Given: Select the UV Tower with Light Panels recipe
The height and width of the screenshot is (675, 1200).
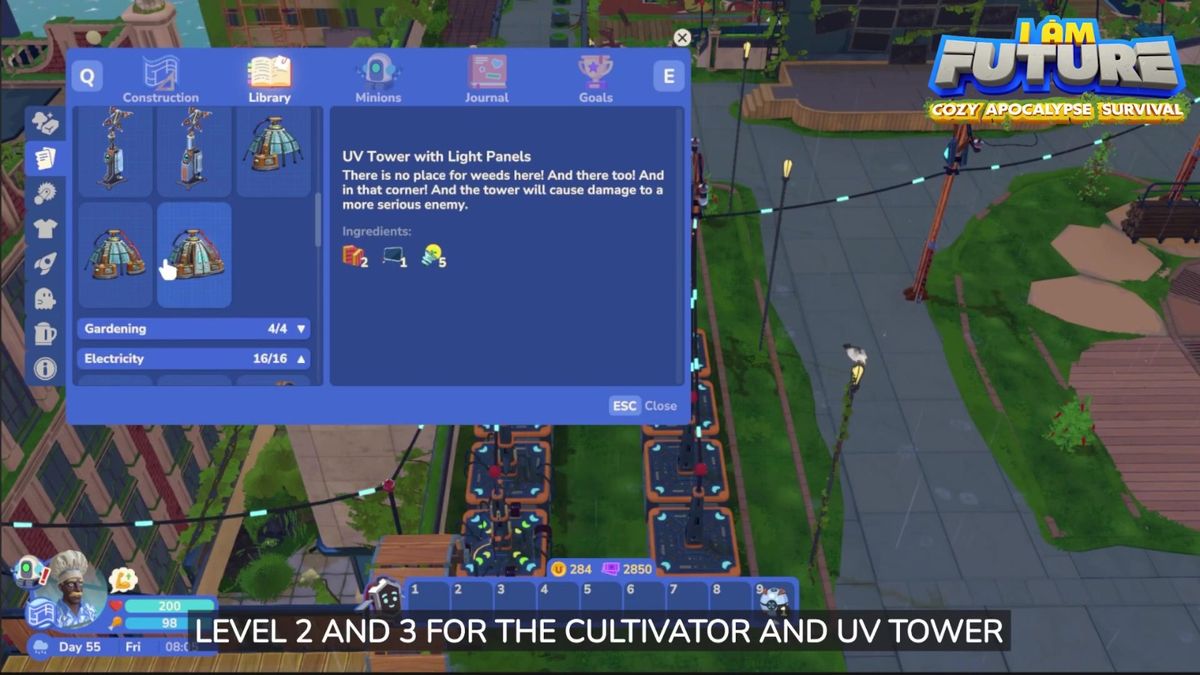Looking at the screenshot, I should 195,254.
